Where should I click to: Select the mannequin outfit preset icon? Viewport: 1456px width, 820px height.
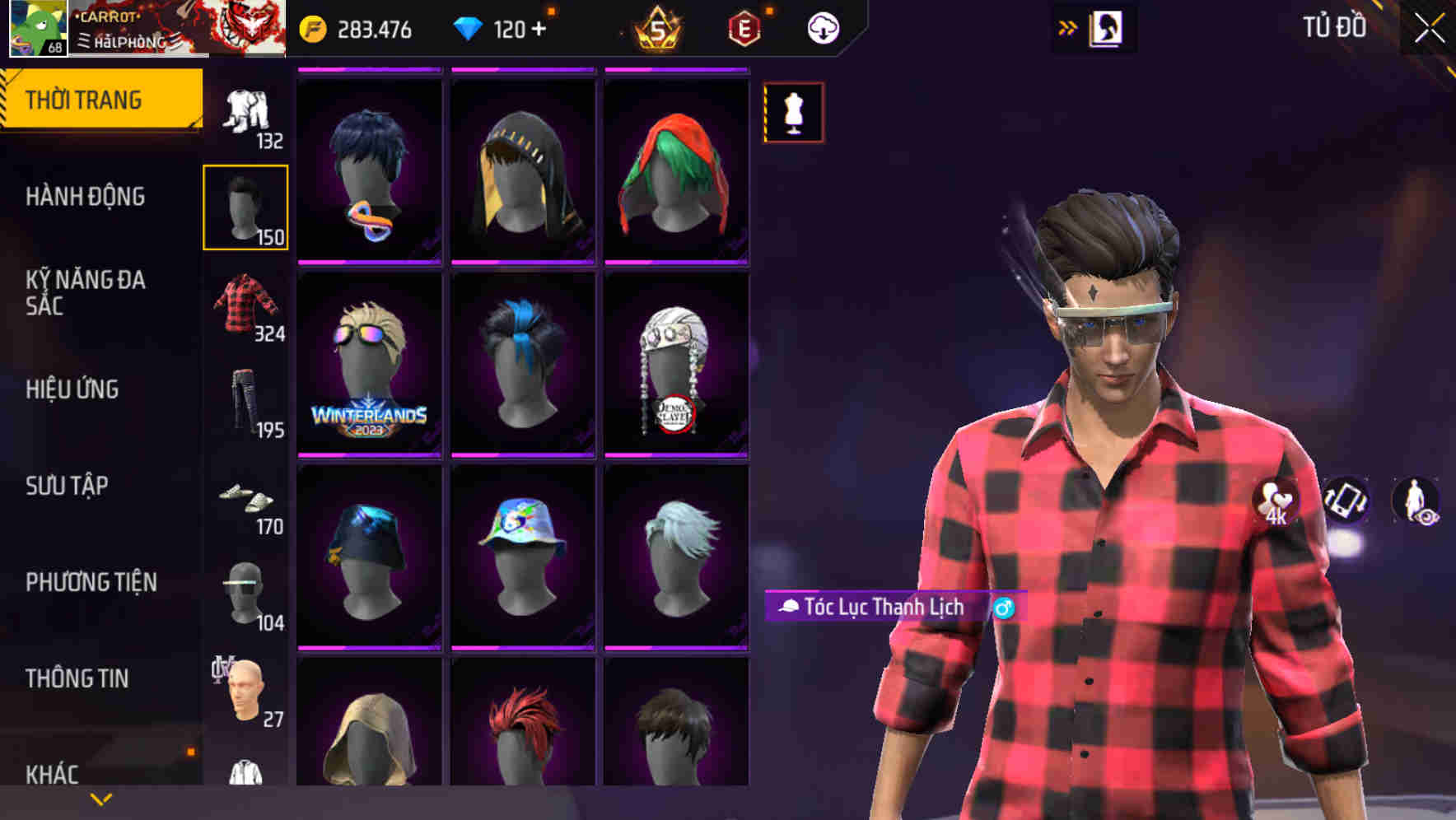click(x=793, y=113)
